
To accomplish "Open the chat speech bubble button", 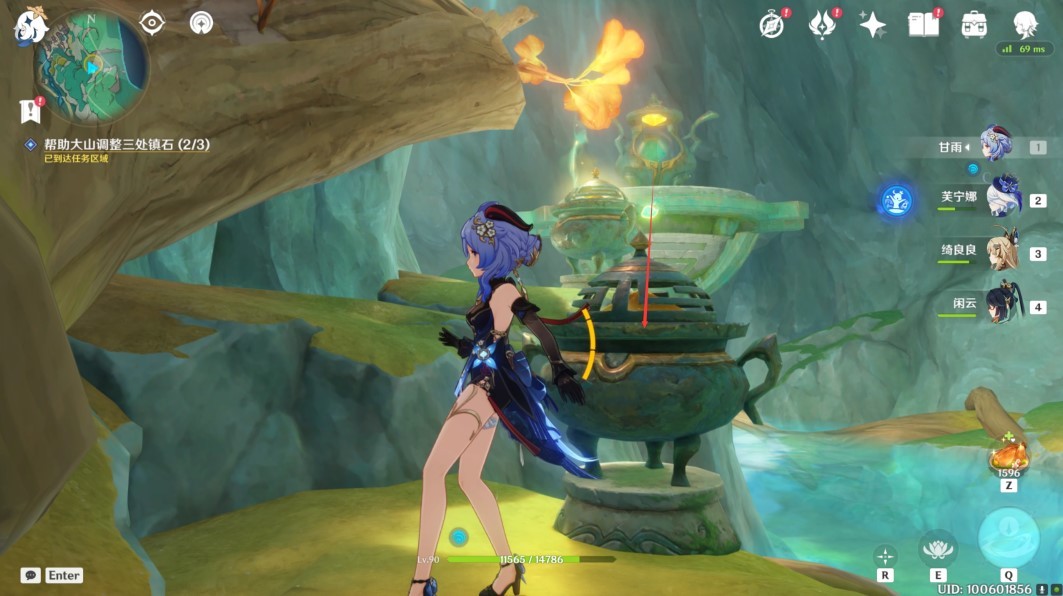I will pos(31,575).
